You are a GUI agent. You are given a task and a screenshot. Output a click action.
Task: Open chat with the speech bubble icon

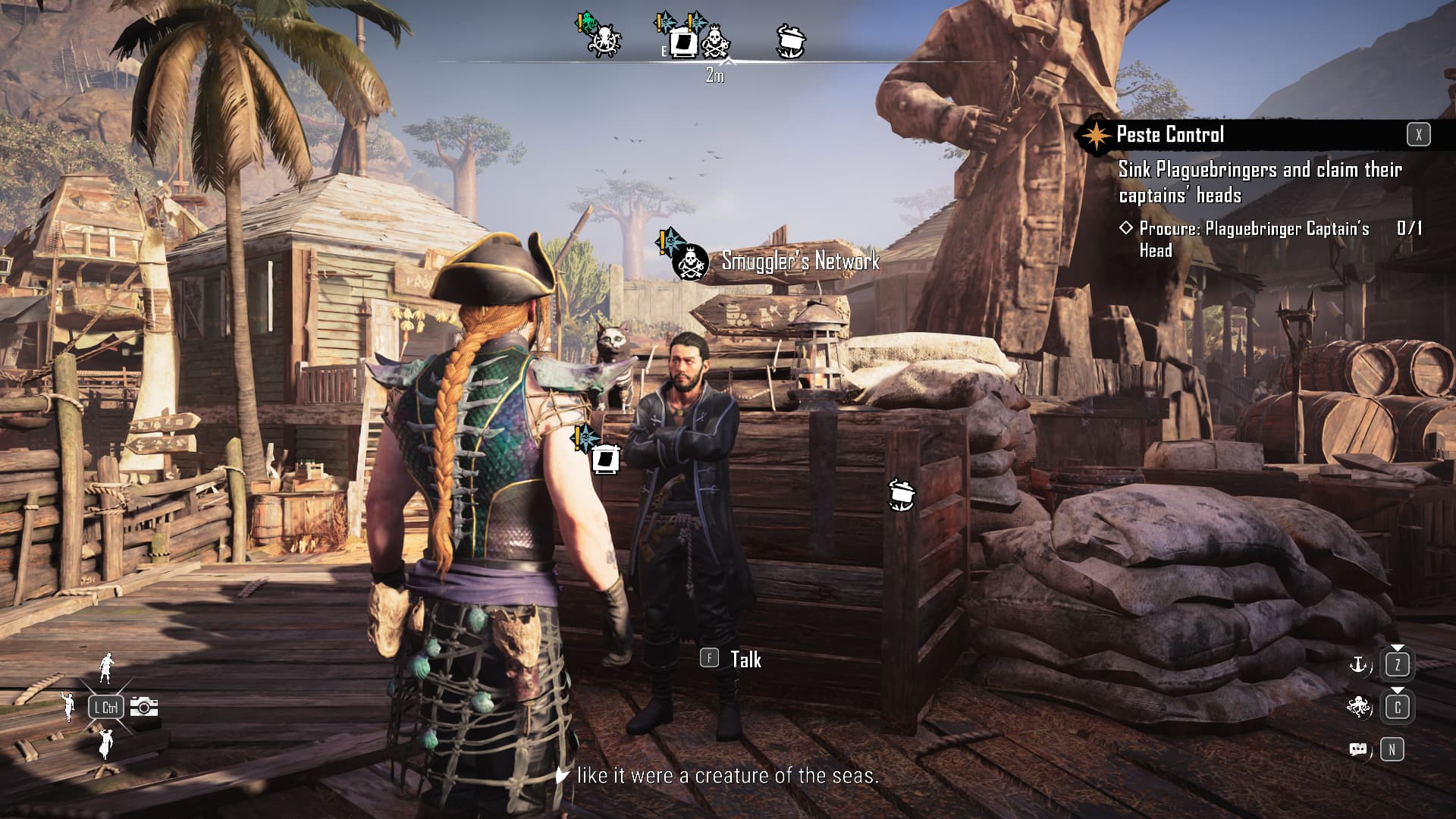1357,749
